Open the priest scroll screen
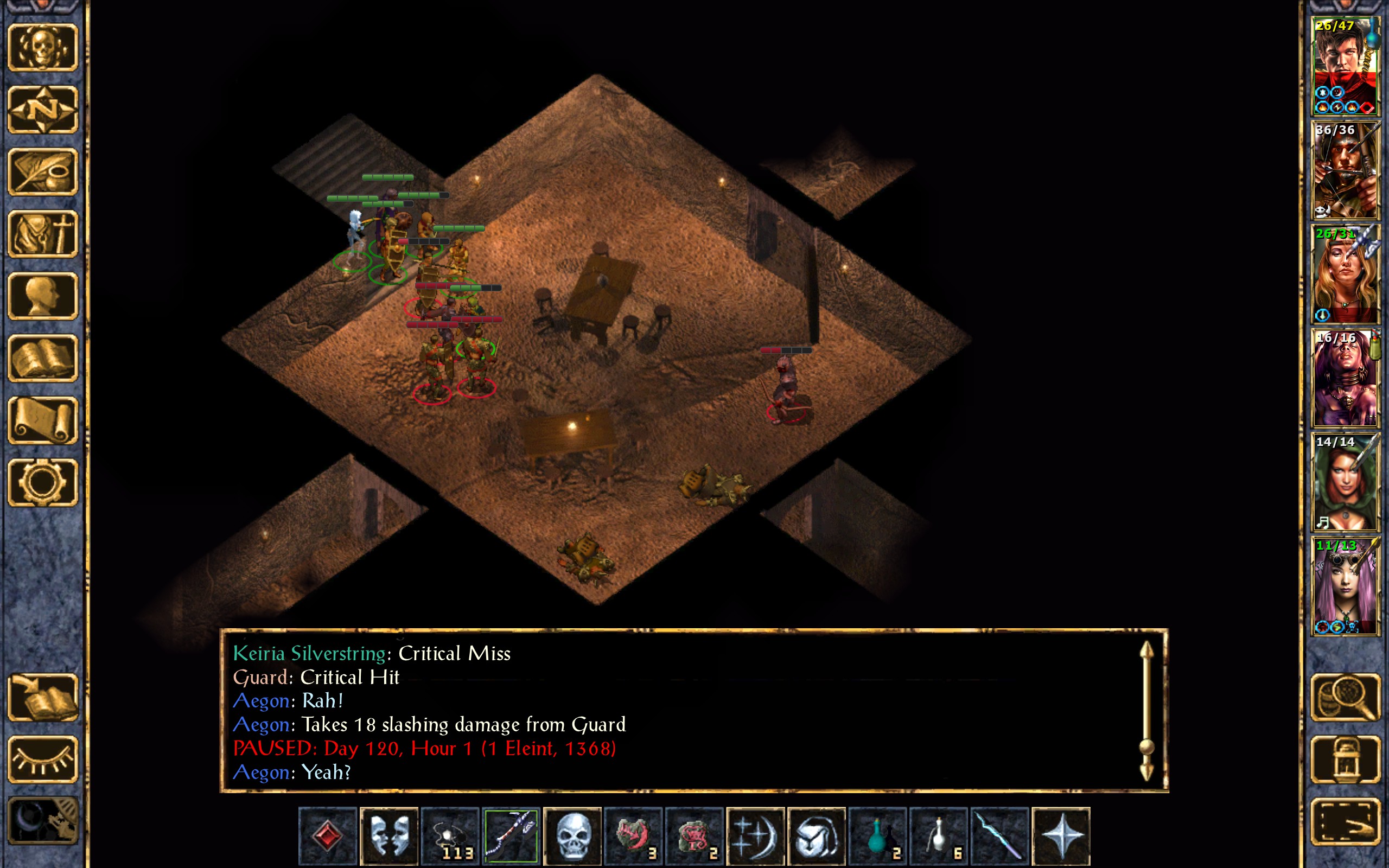 tap(43, 420)
